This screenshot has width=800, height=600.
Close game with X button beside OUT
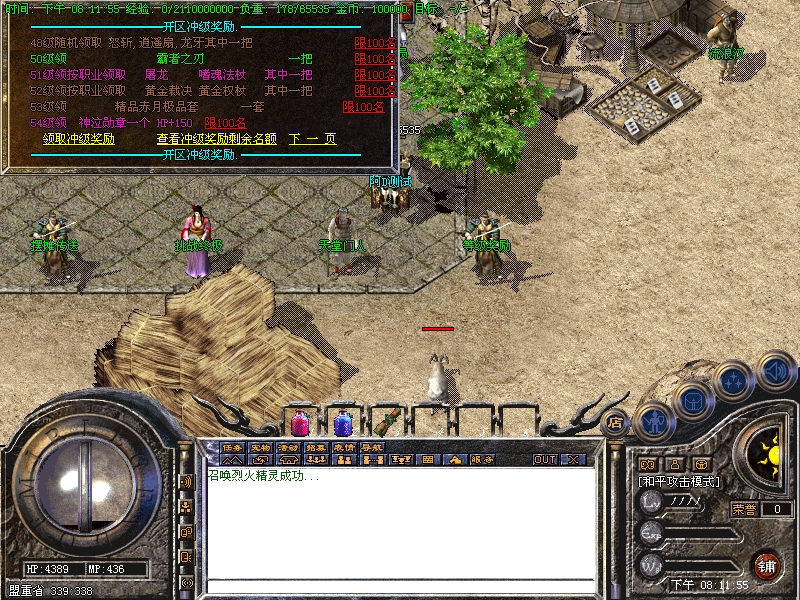pyautogui.click(x=573, y=460)
